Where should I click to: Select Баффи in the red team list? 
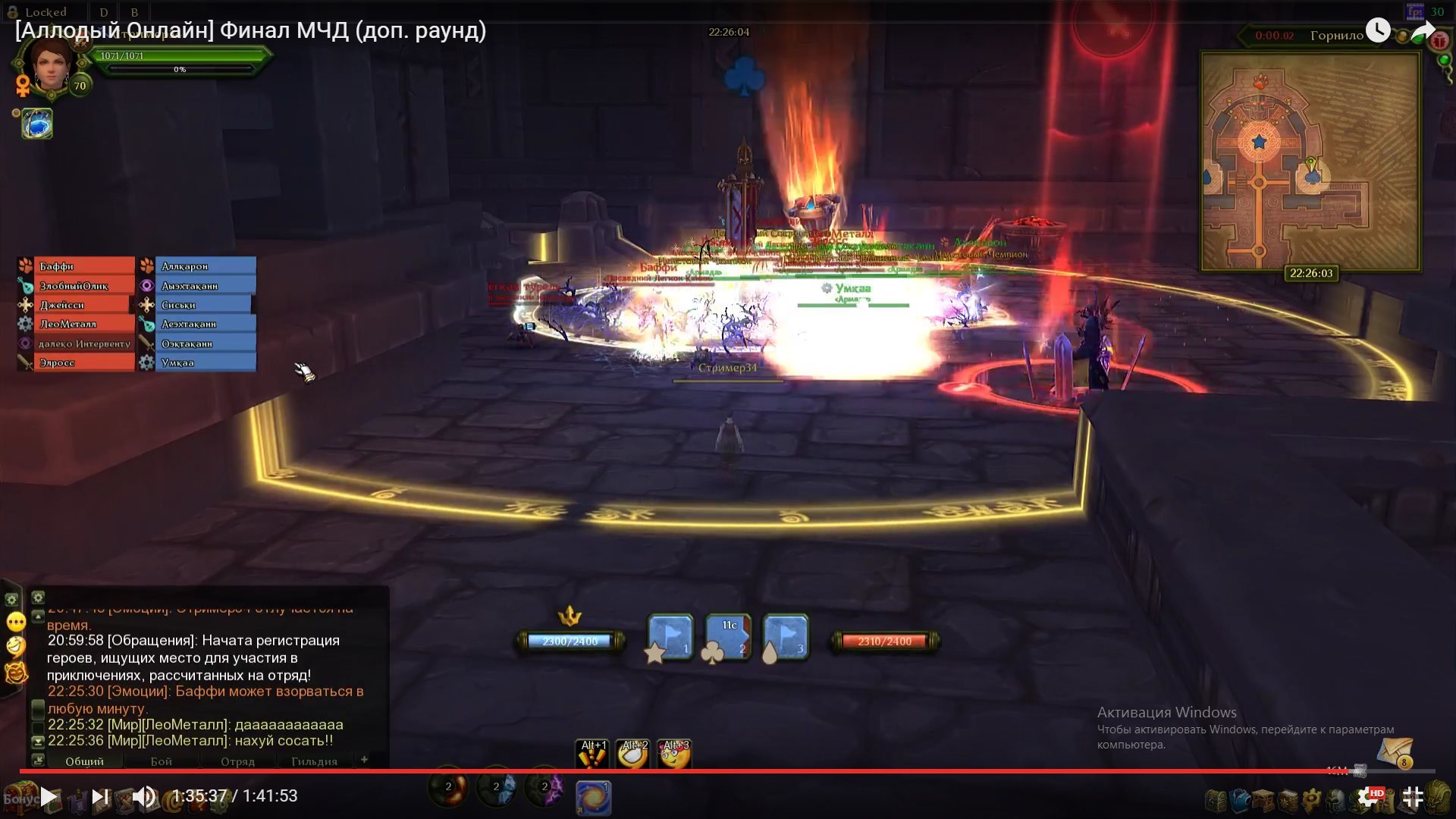76,266
